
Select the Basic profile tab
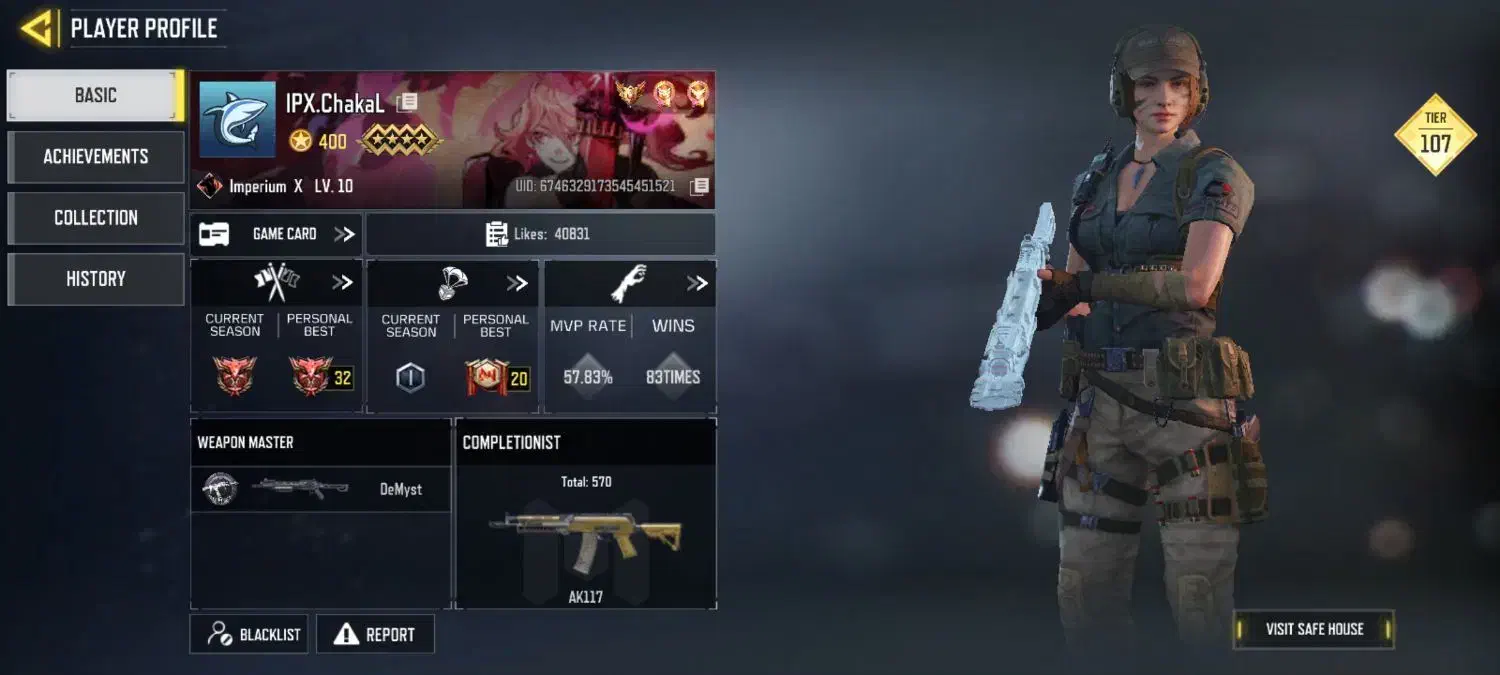(96, 96)
